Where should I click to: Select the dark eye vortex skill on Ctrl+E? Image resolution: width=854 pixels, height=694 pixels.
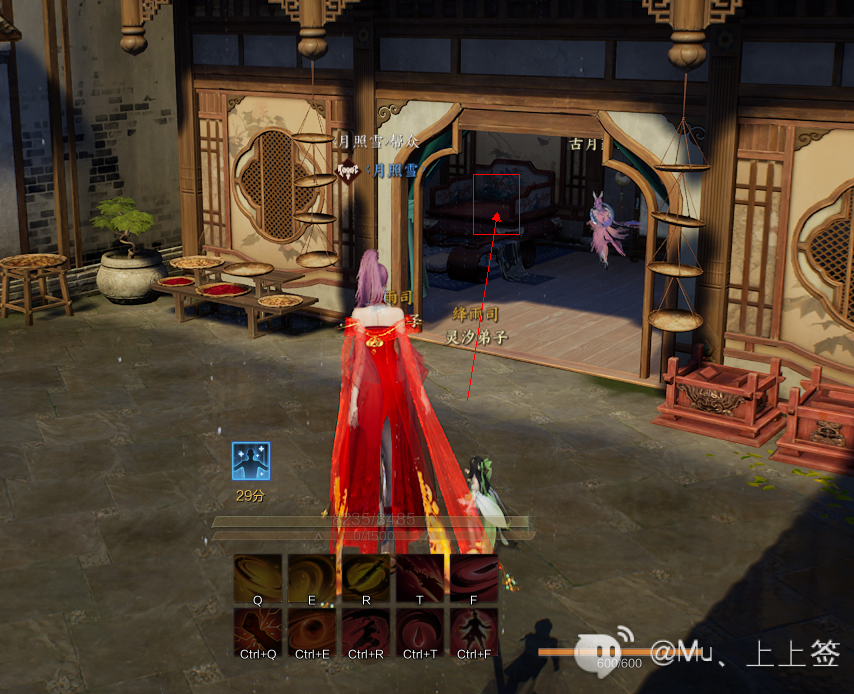312,633
